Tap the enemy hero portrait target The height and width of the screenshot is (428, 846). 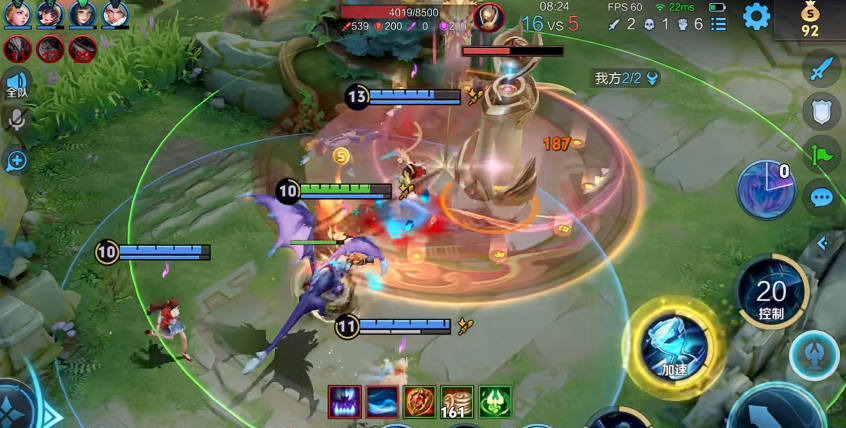(x=489, y=16)
